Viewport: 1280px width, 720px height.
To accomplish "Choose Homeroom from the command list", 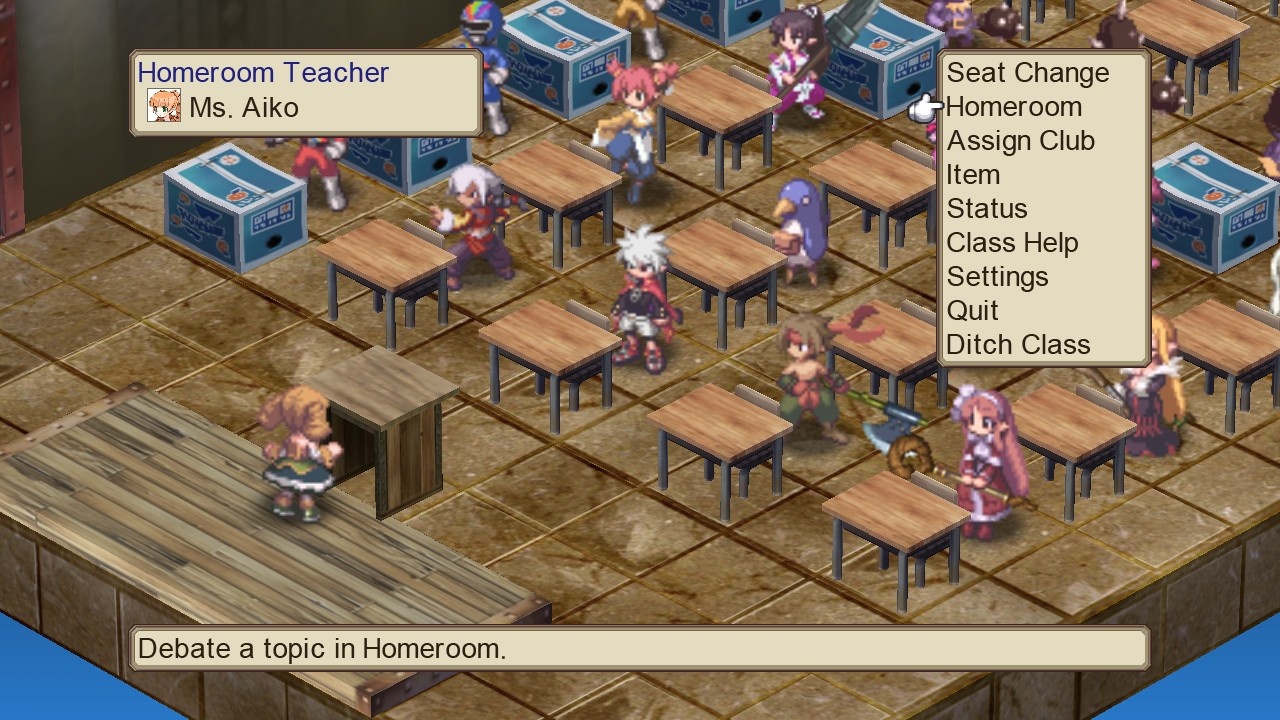I will click(1015, 106).
